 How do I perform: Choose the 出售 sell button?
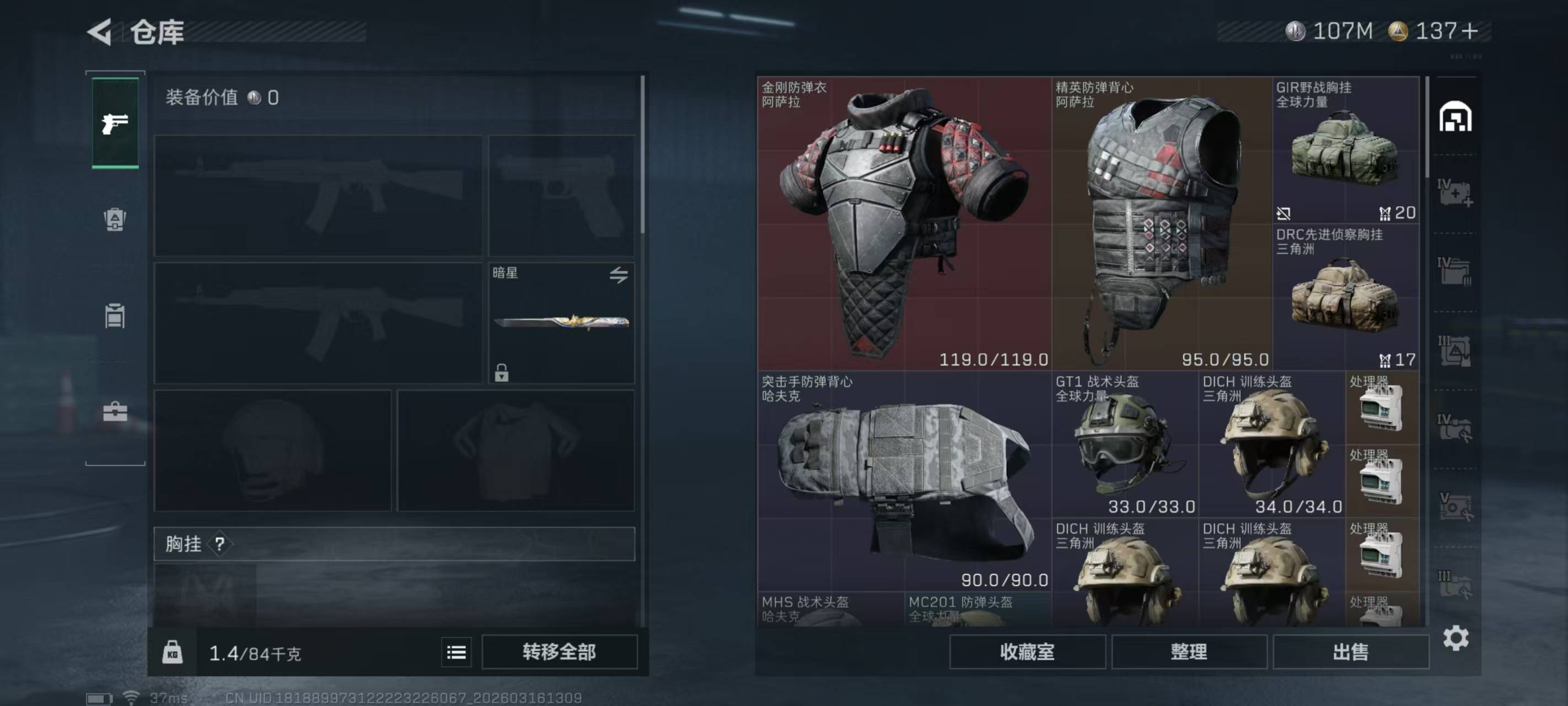tap(1350, 652)
